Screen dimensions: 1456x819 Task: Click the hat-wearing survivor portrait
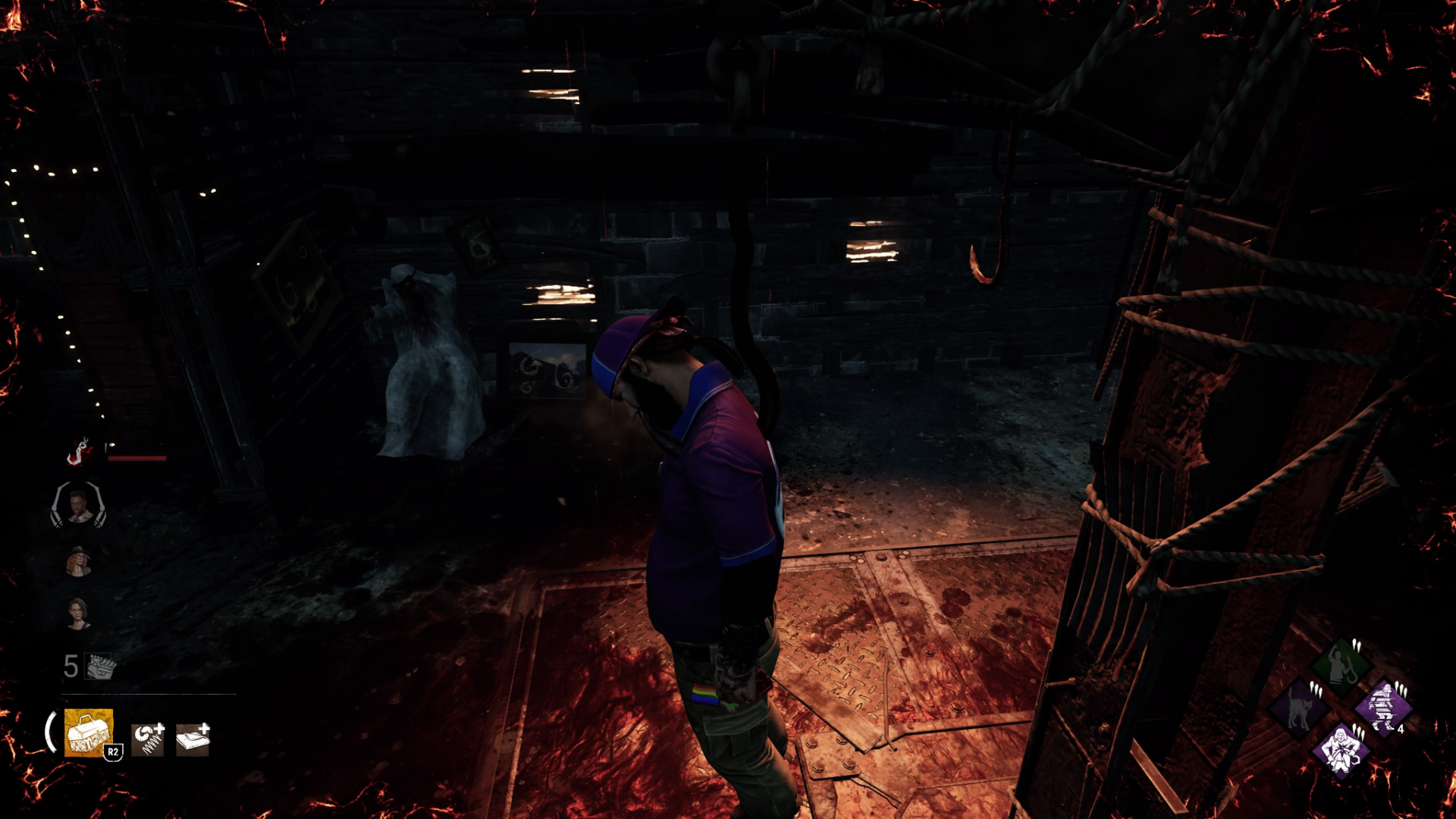(78, 560)
